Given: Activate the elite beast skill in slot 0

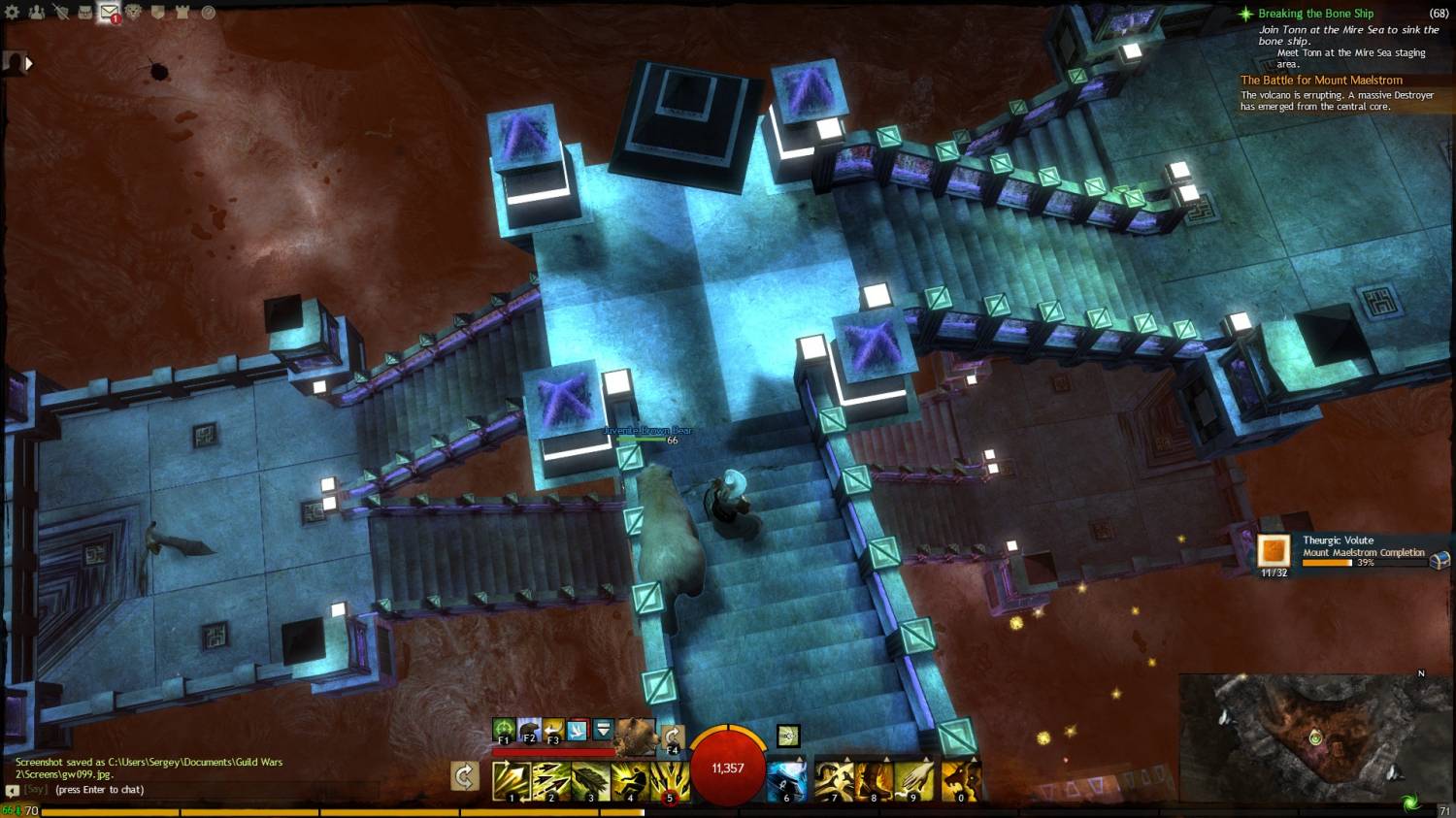Looking at the screenshot, I should 960,781.
